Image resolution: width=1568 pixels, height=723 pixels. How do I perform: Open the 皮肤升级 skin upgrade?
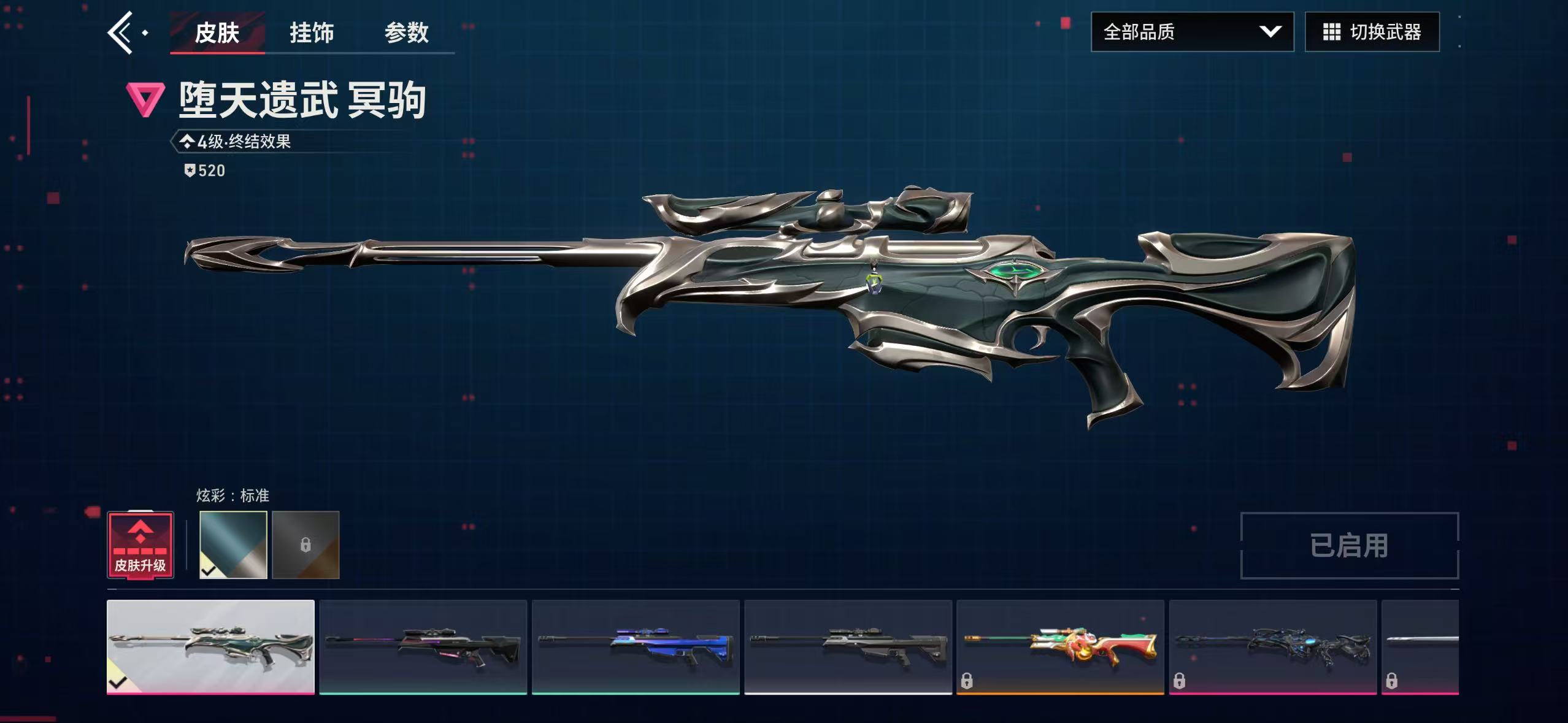(140, 545)
